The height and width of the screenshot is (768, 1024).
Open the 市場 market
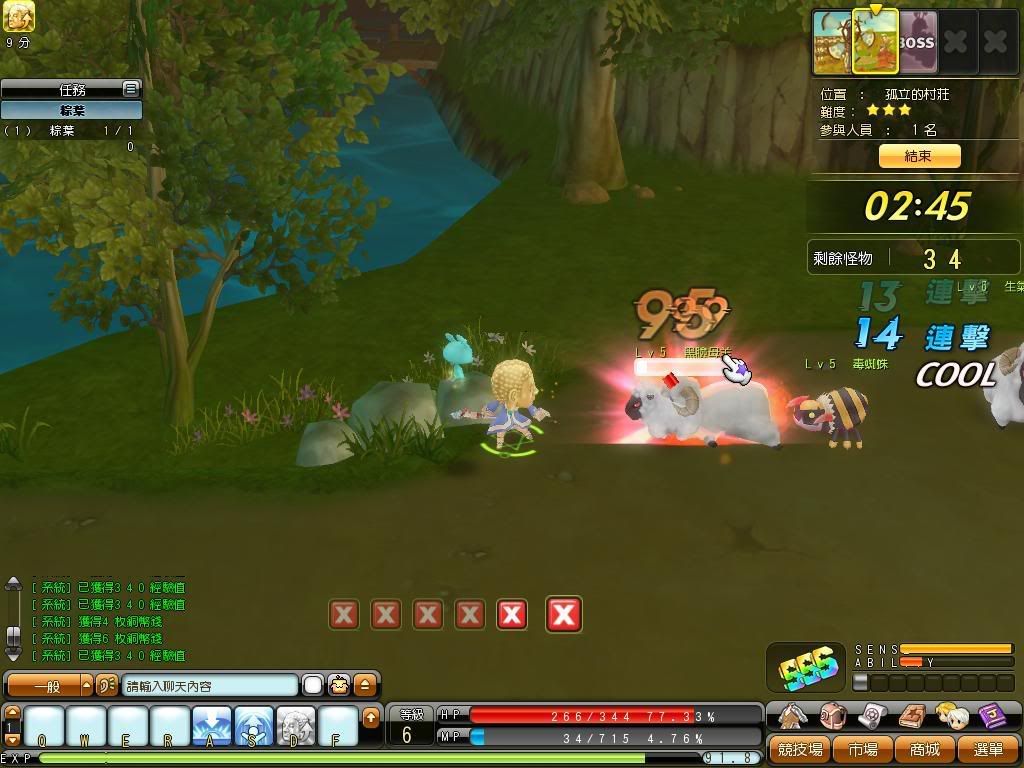[x=862, y=749]
